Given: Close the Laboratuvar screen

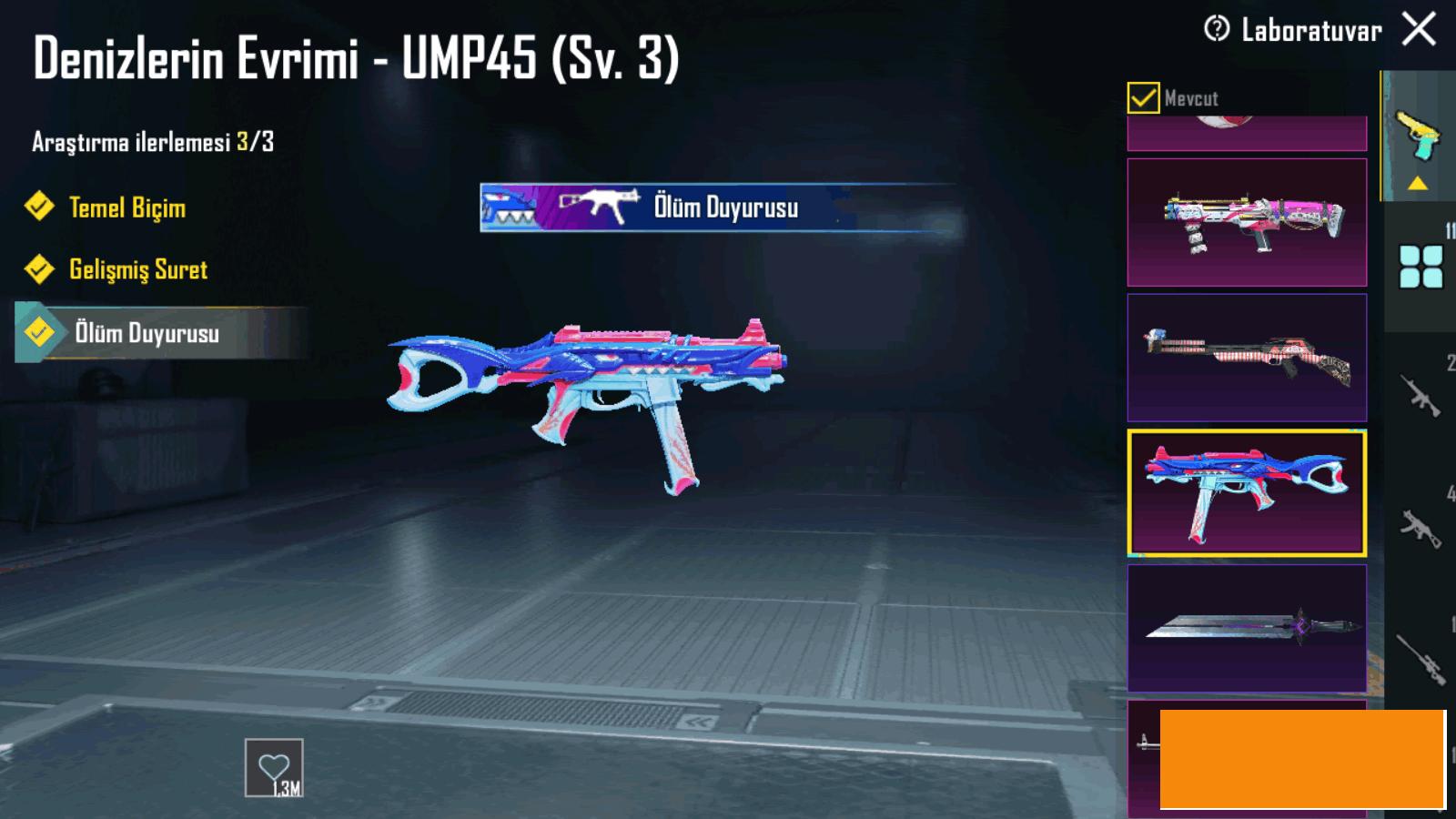Looking at the screenshot, I should (1419, 29).
